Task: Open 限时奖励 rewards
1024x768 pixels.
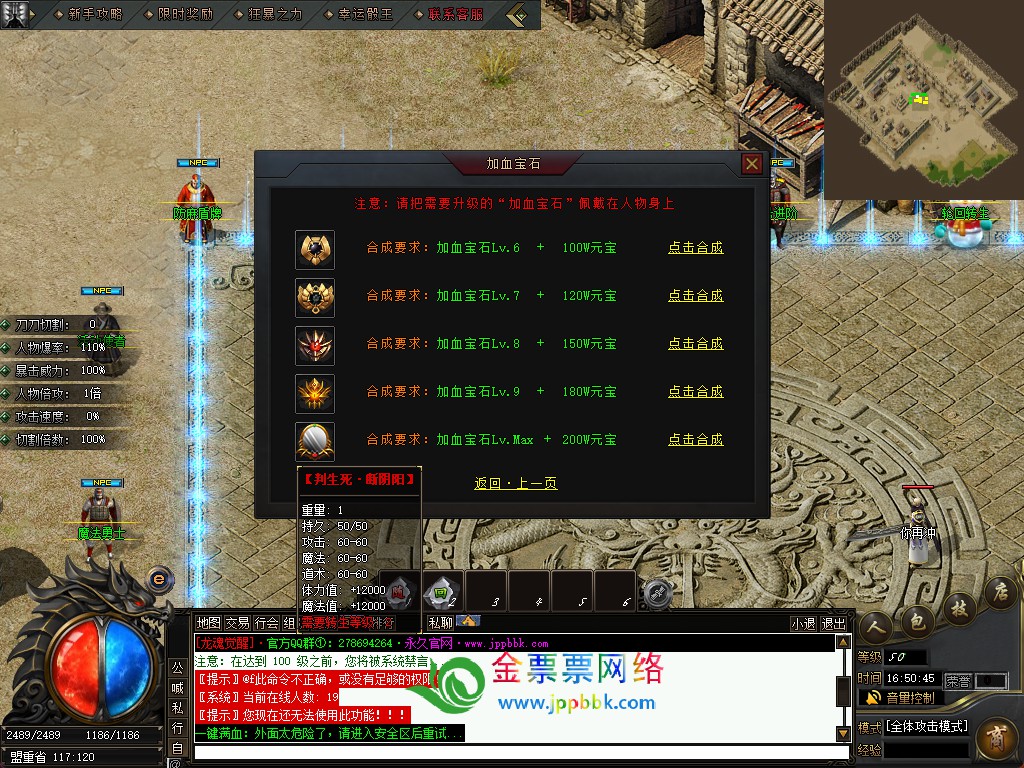Action: [x=185, y=15]
